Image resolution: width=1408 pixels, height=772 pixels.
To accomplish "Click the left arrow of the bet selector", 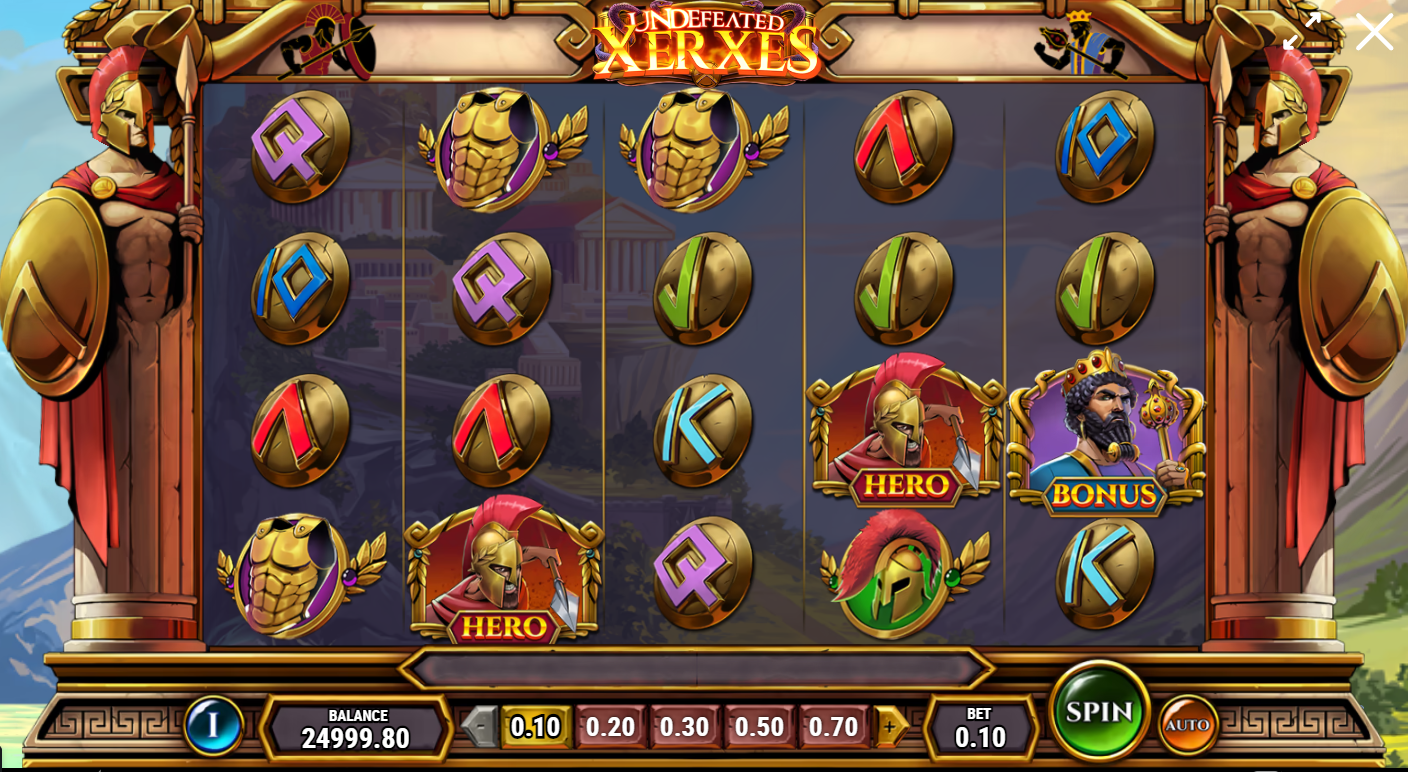I will tap(481, 727).
